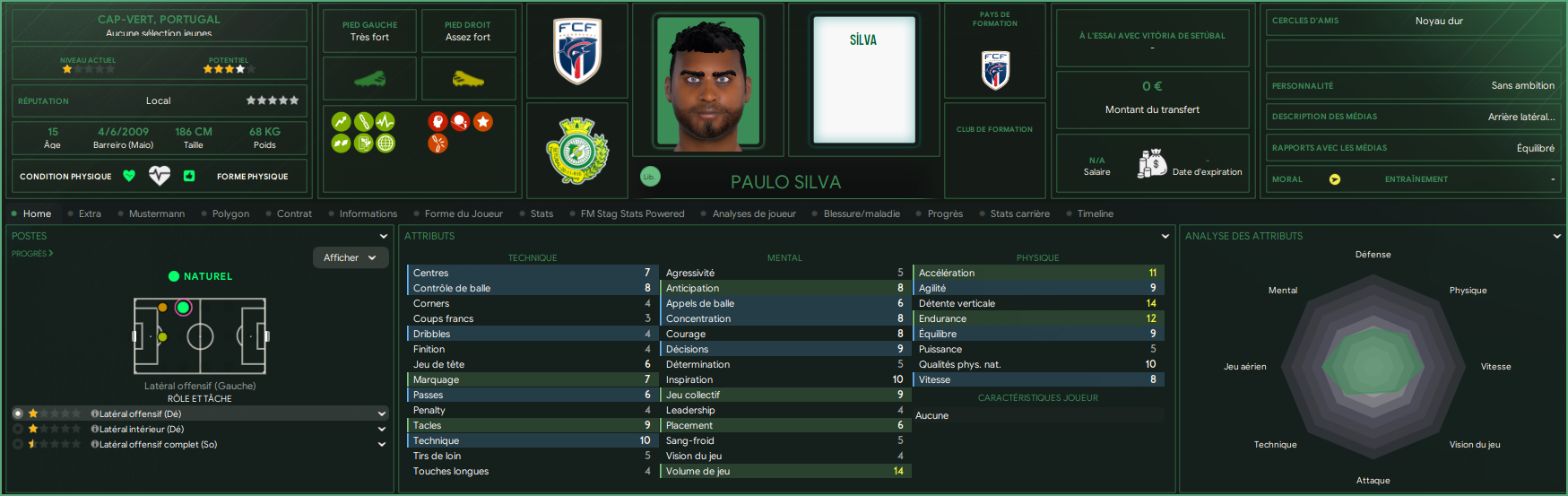Click the Progrès link under Postes

click(x=31, y=254)
